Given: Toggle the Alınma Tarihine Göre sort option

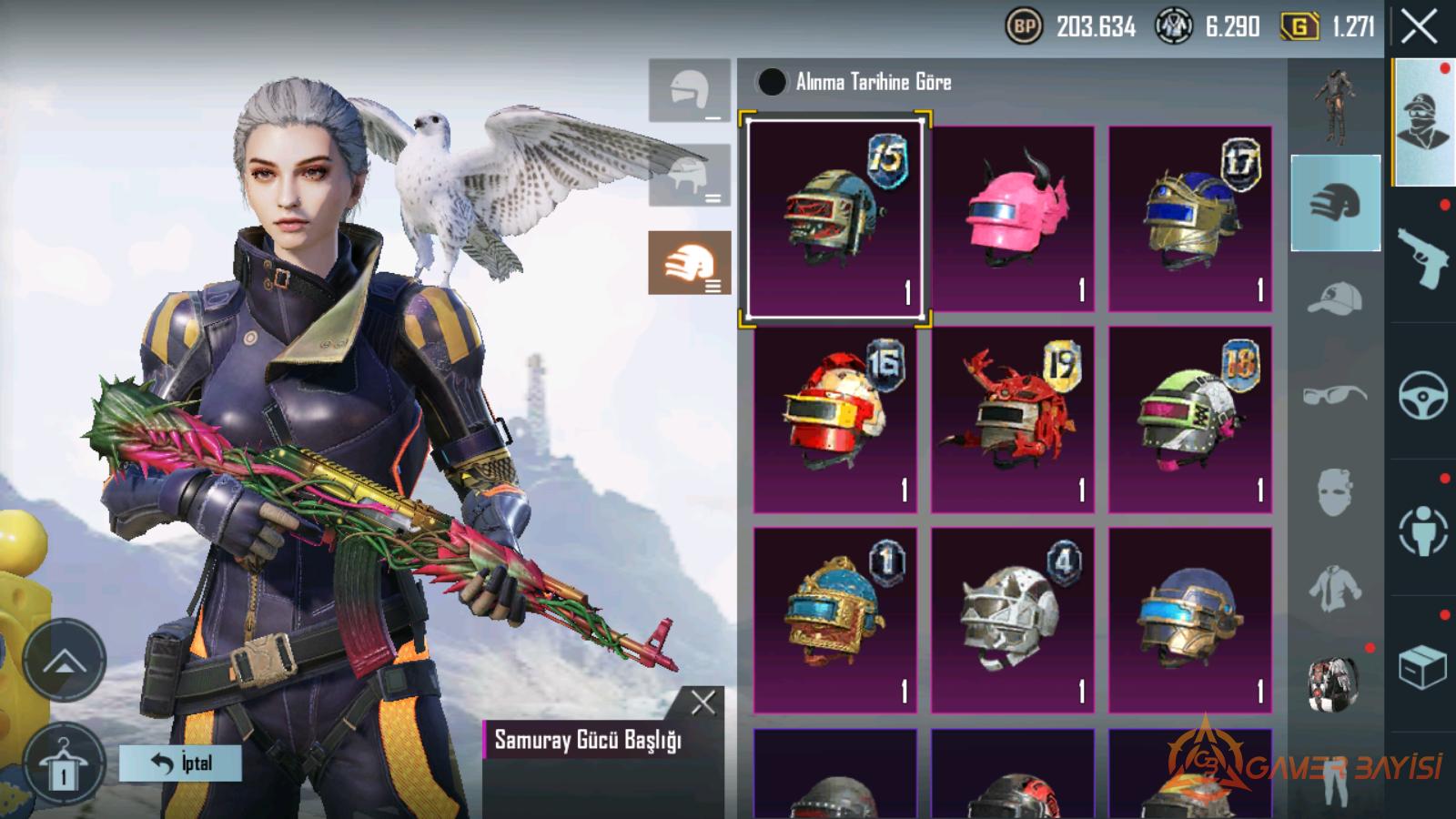Looking at the screenshot, I should pos(772,82).
